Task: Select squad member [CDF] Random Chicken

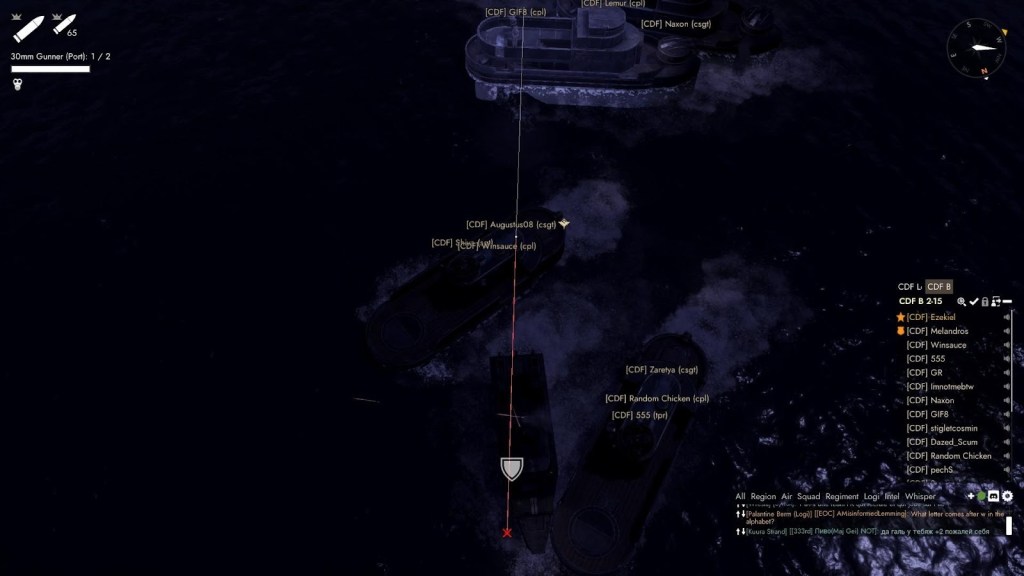Action: 949,456
